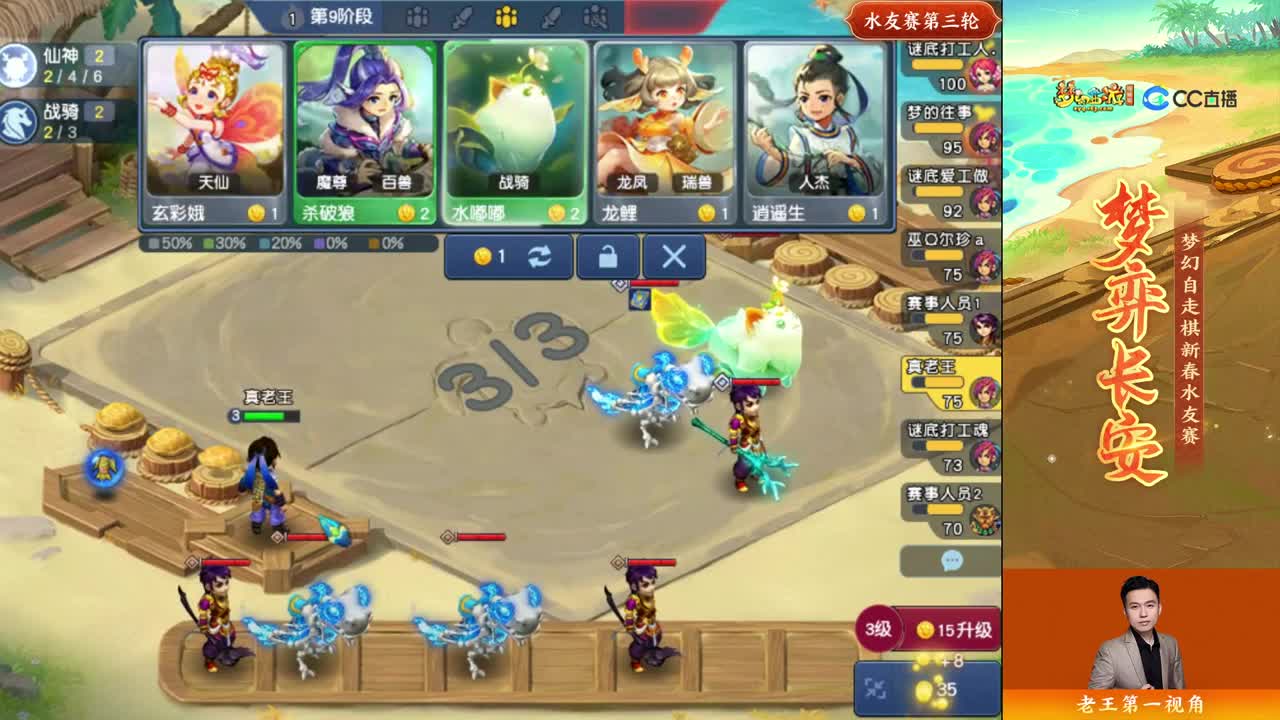Select the 第9阶段 stage label

(338, 17)
